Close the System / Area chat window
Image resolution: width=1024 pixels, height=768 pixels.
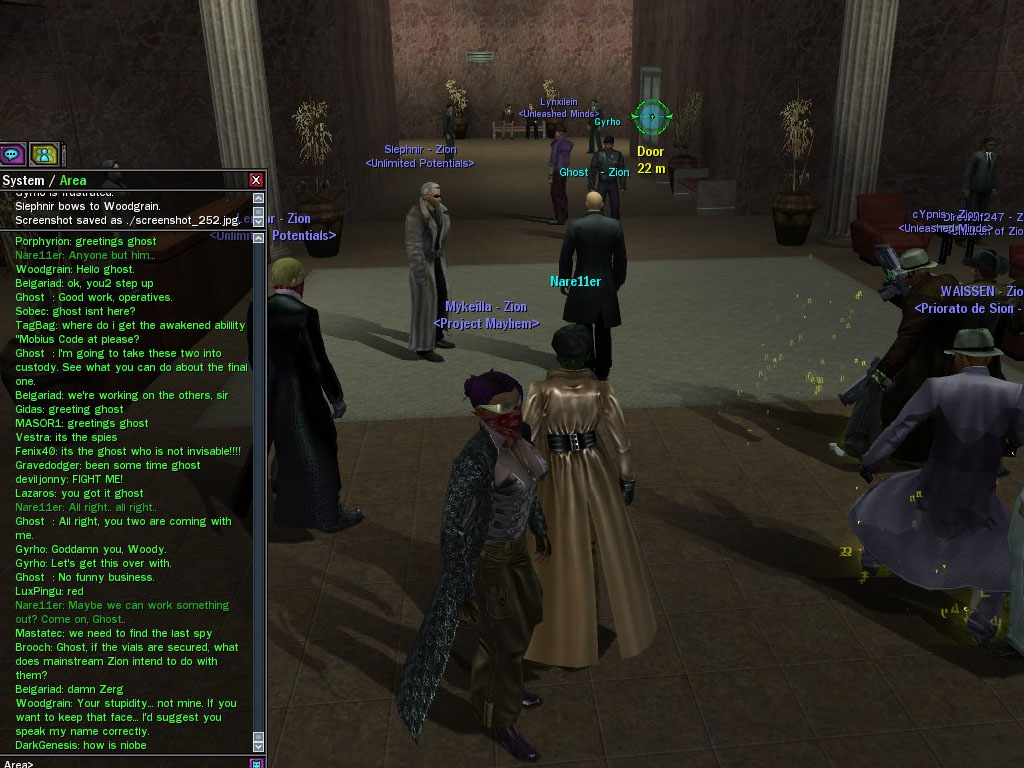(256, 180)
